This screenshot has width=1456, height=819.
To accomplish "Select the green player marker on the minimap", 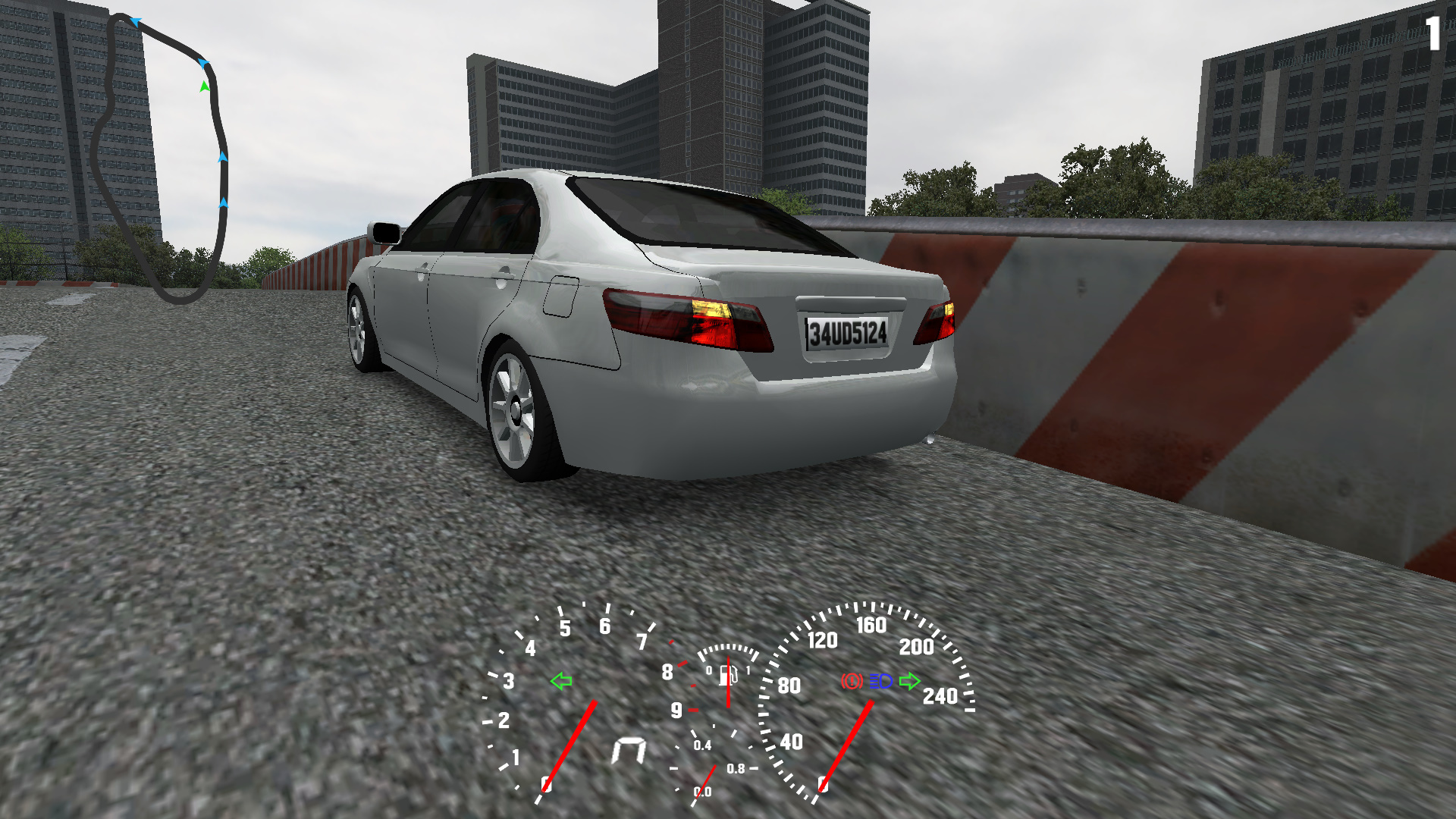I will 204,86.
